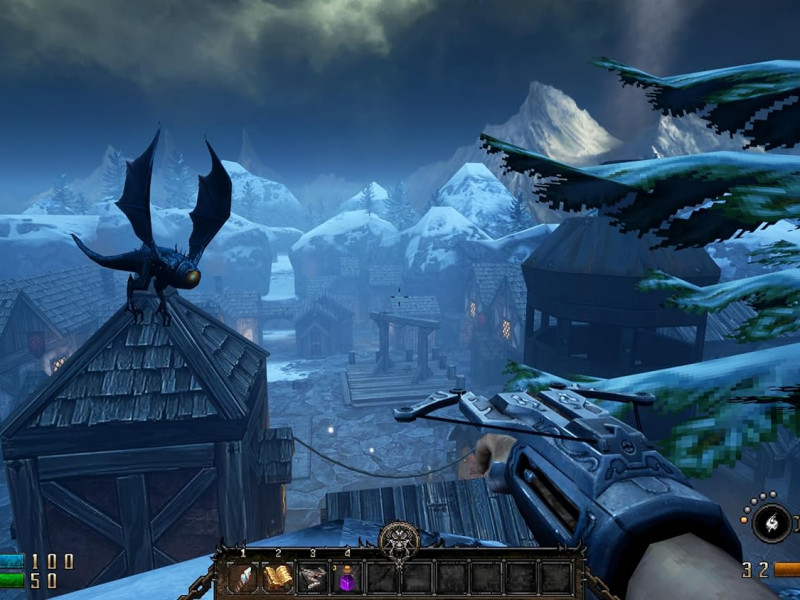Screen dimensions: 800x600
Task: Click the circular swirl ability icon
Action: tap(771, 522)
